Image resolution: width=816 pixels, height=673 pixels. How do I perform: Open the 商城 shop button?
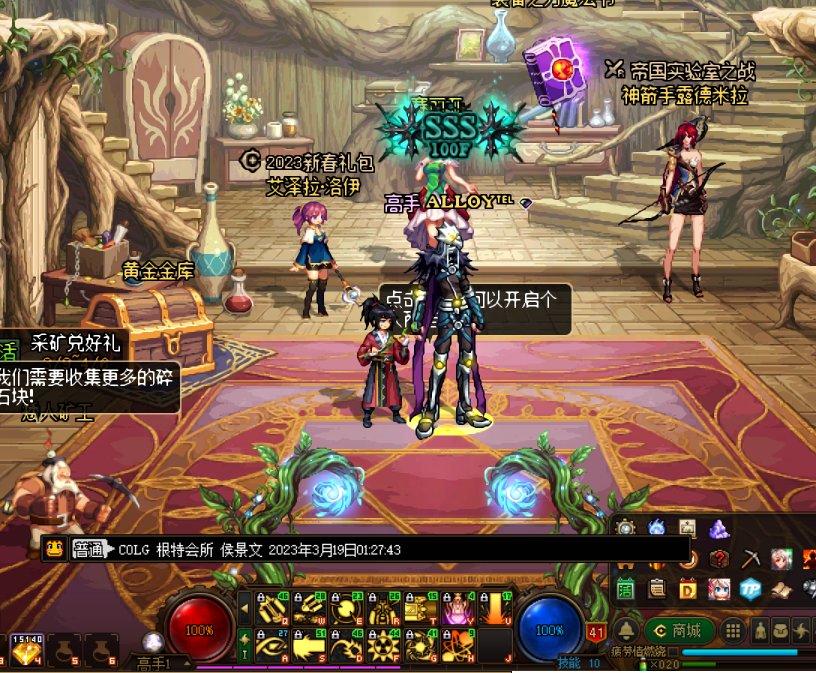[678, 631]
